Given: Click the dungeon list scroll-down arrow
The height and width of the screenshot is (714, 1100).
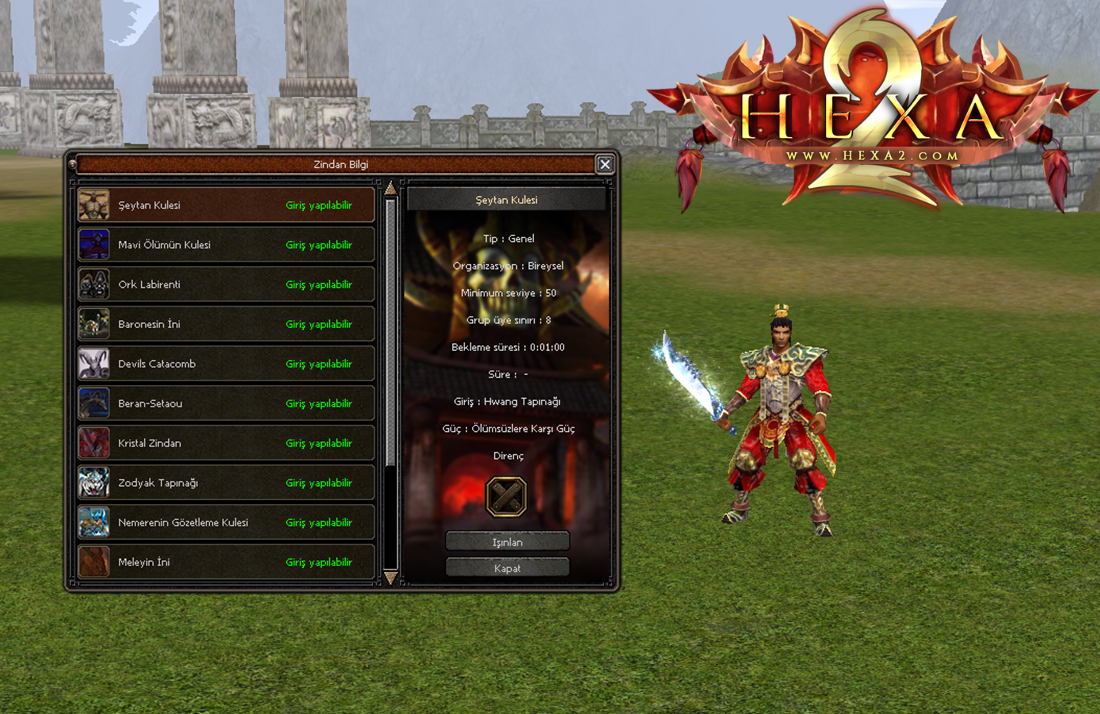Looking at the screenshot, I should [391, 578].
